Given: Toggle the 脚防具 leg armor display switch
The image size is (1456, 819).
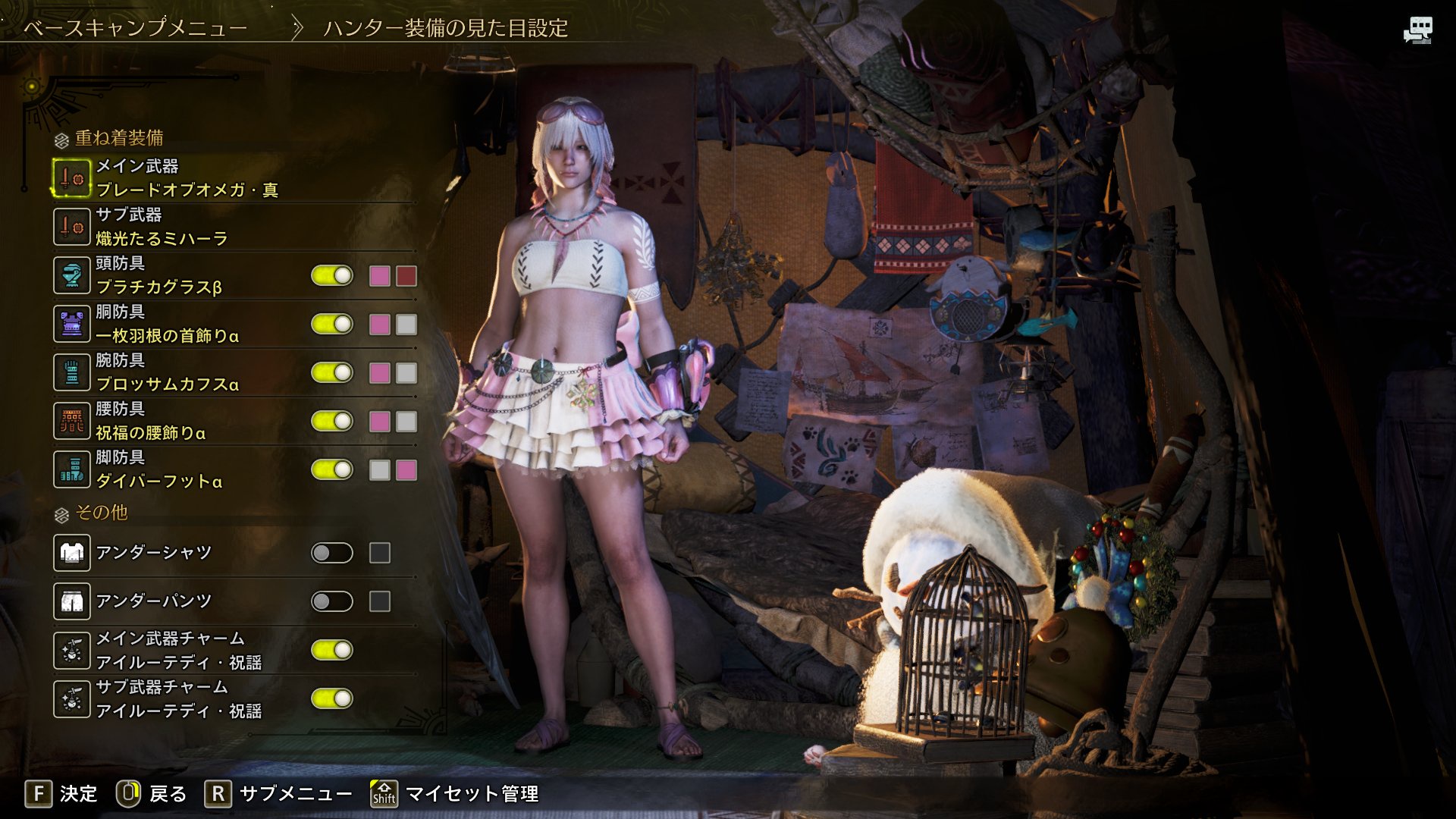Looking at the screenshot, I should 332,469.
